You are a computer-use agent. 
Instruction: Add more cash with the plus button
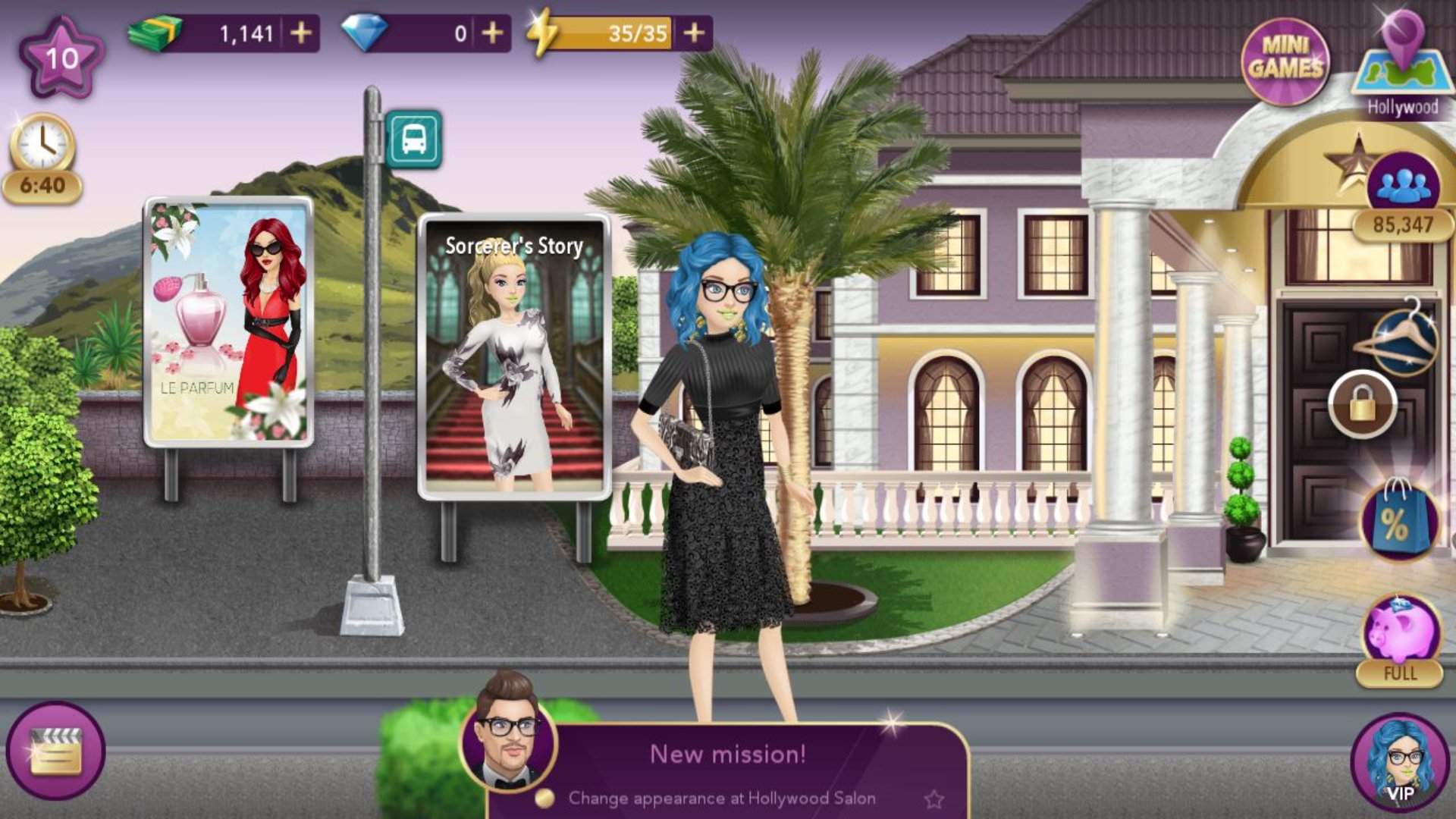[x=301, y=33]
